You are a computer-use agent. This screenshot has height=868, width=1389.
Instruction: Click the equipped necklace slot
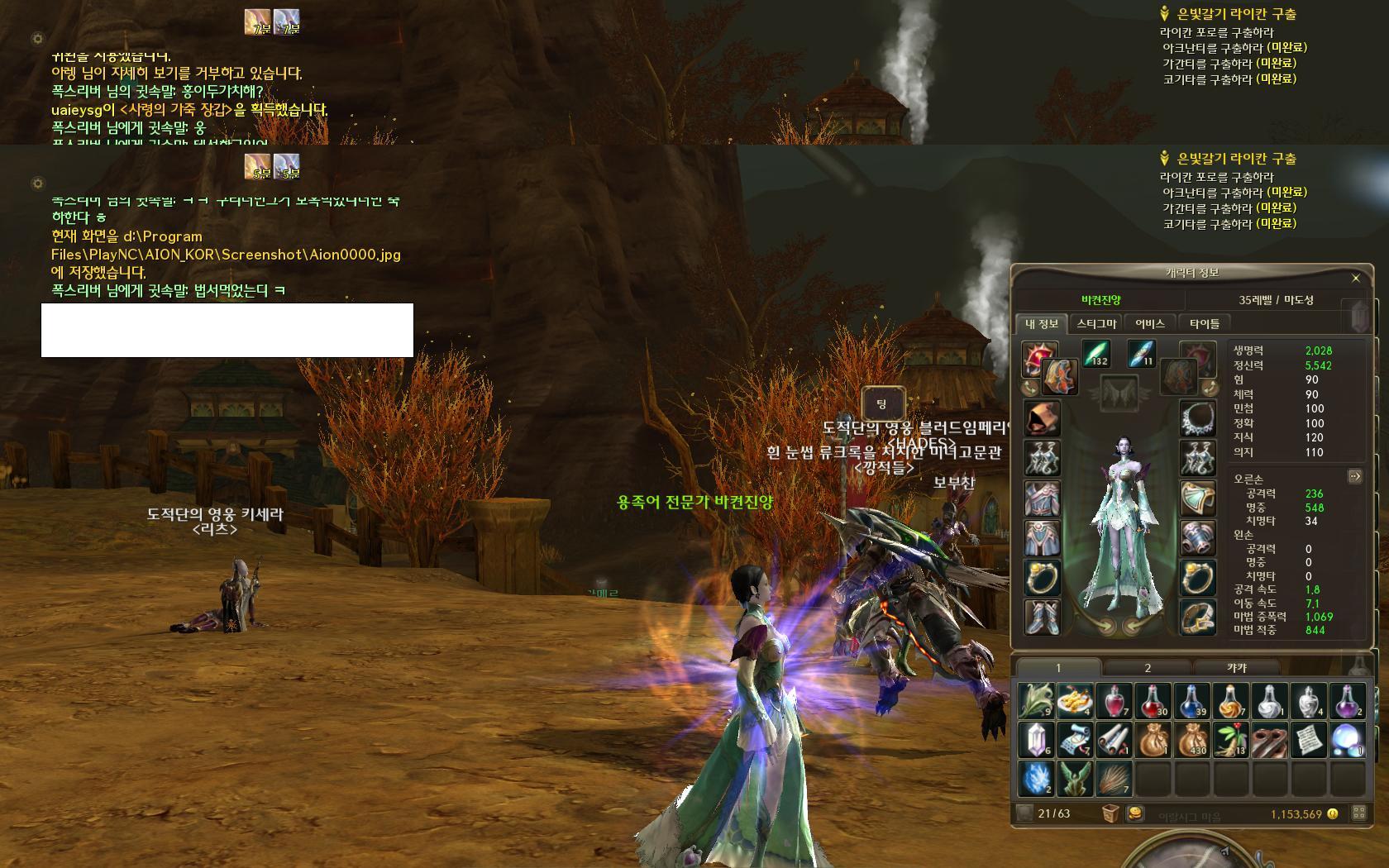[x=1196, y=418]
